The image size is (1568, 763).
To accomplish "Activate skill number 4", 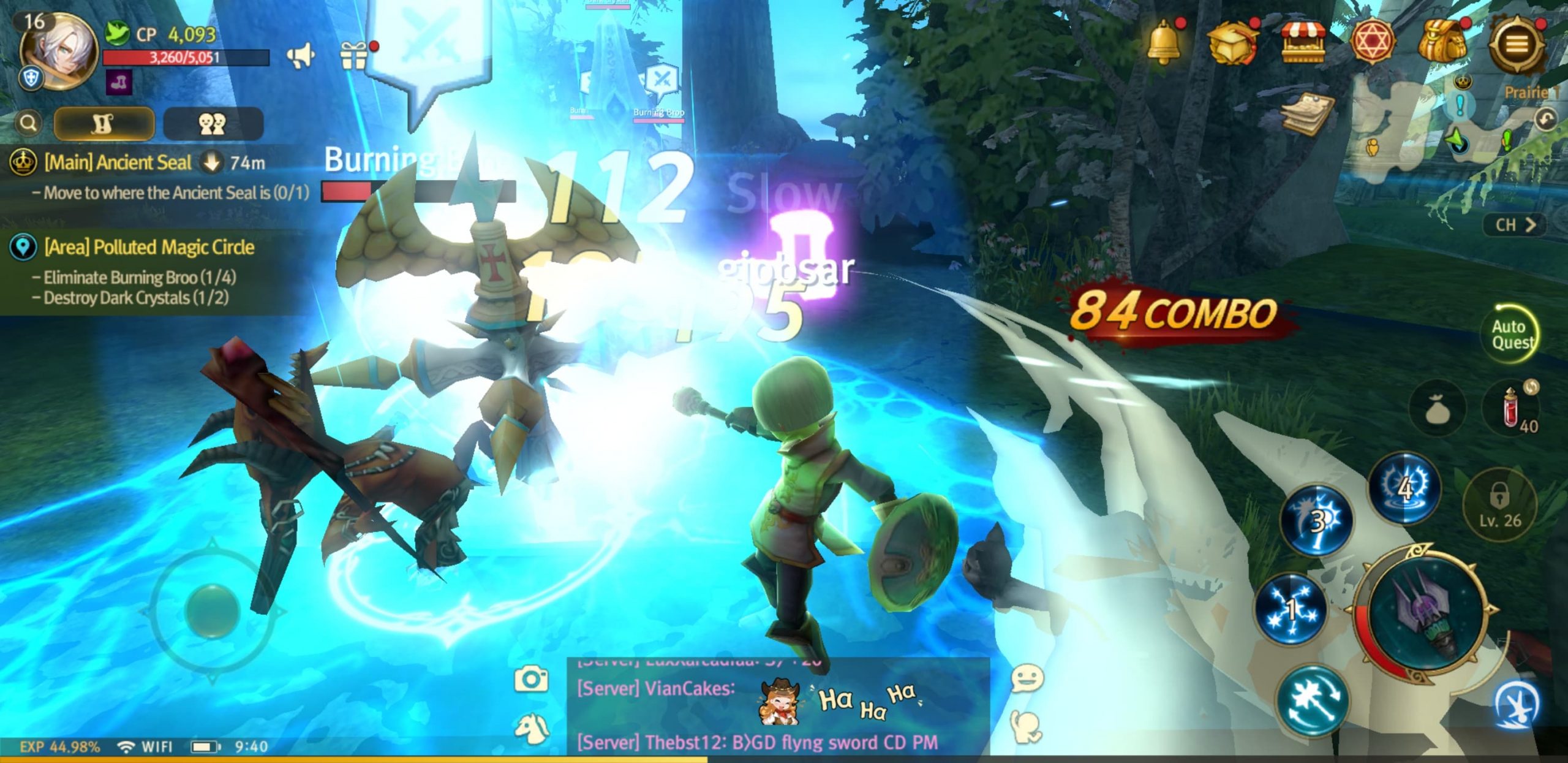I will pos(1404,488).
